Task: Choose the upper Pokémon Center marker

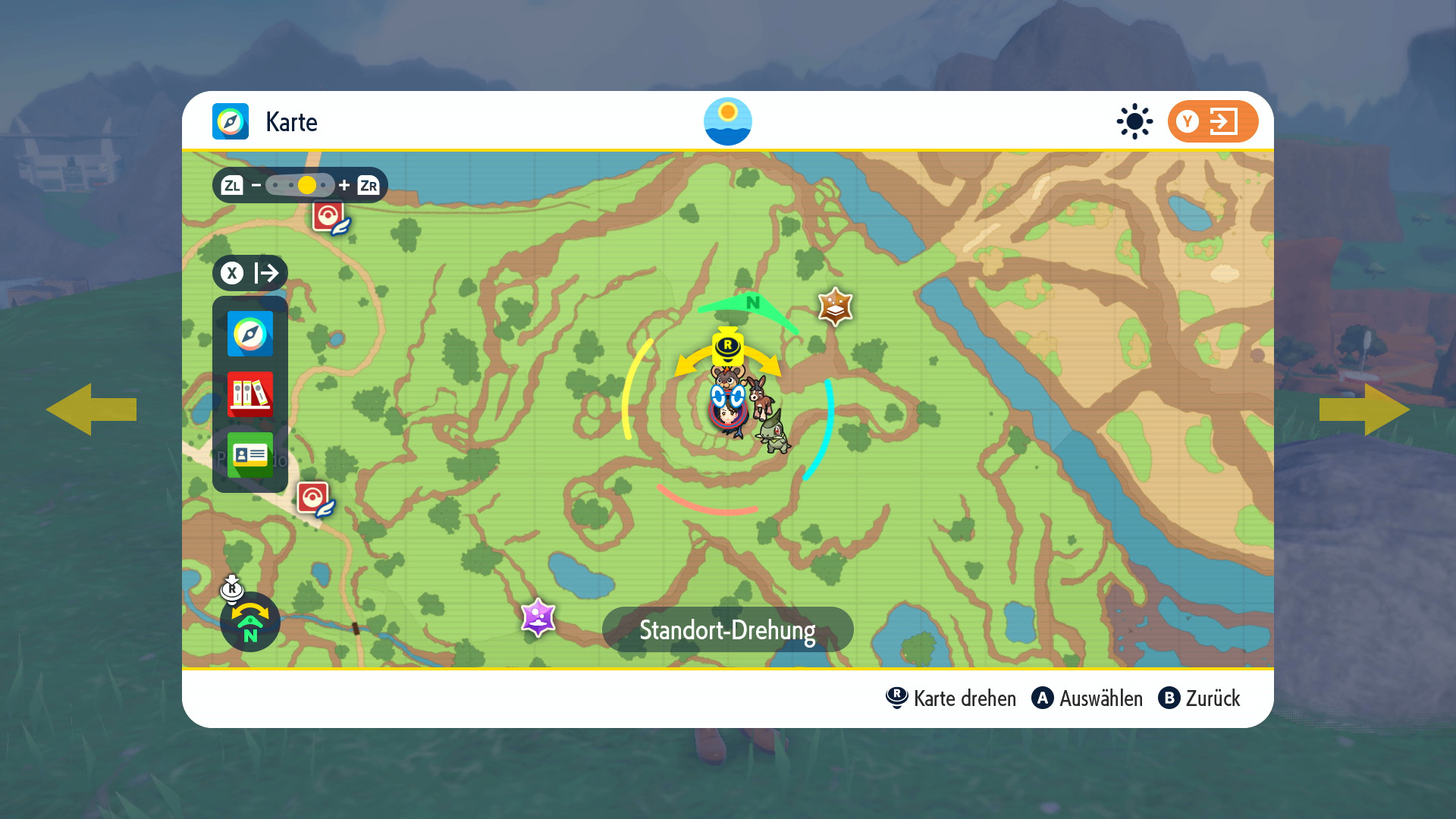Action: click(x=330, y=218)
